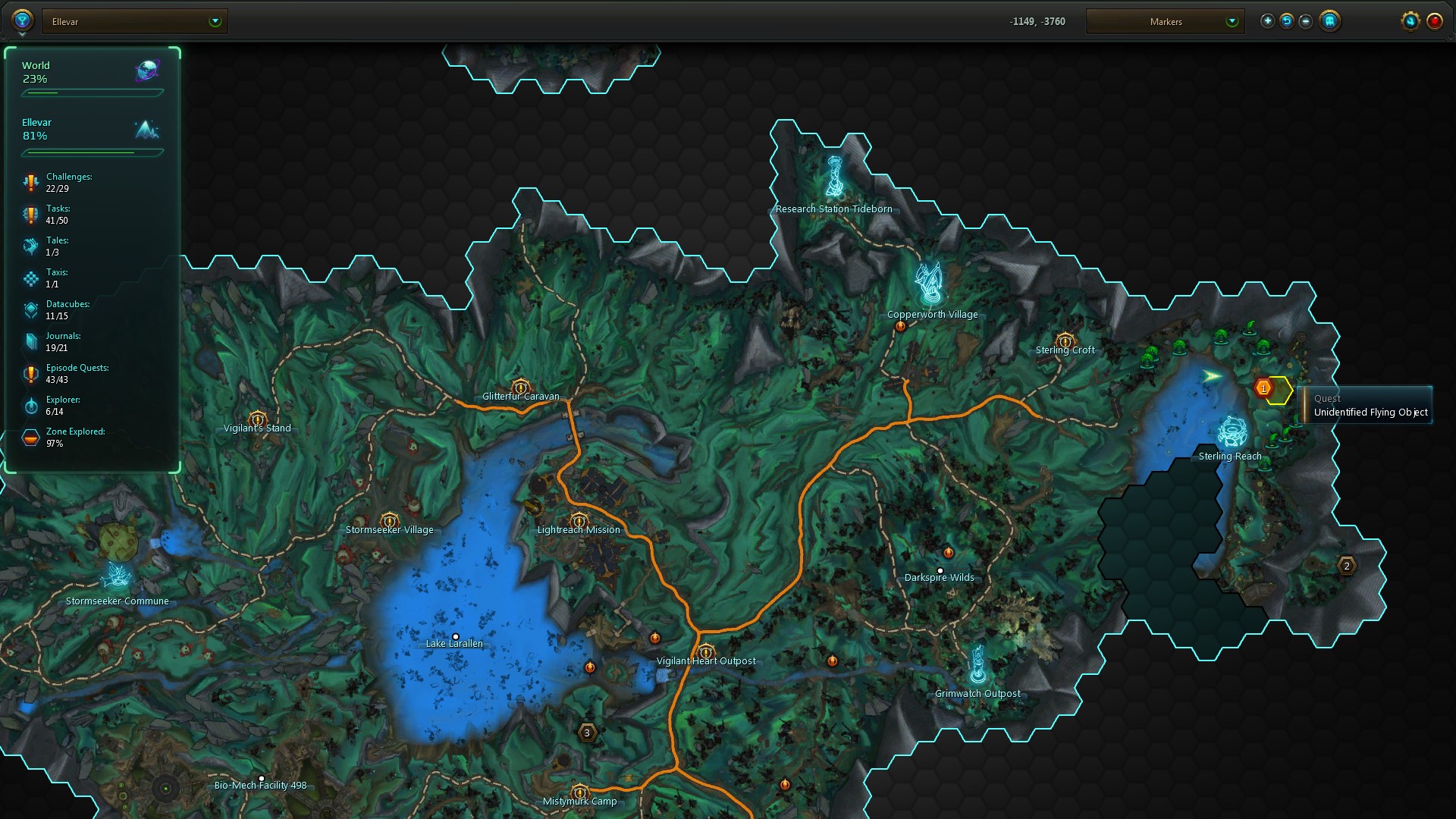Click the Copperworth Village map marker
Screen dimensions: 1456x819
click(x=929, y=284)
